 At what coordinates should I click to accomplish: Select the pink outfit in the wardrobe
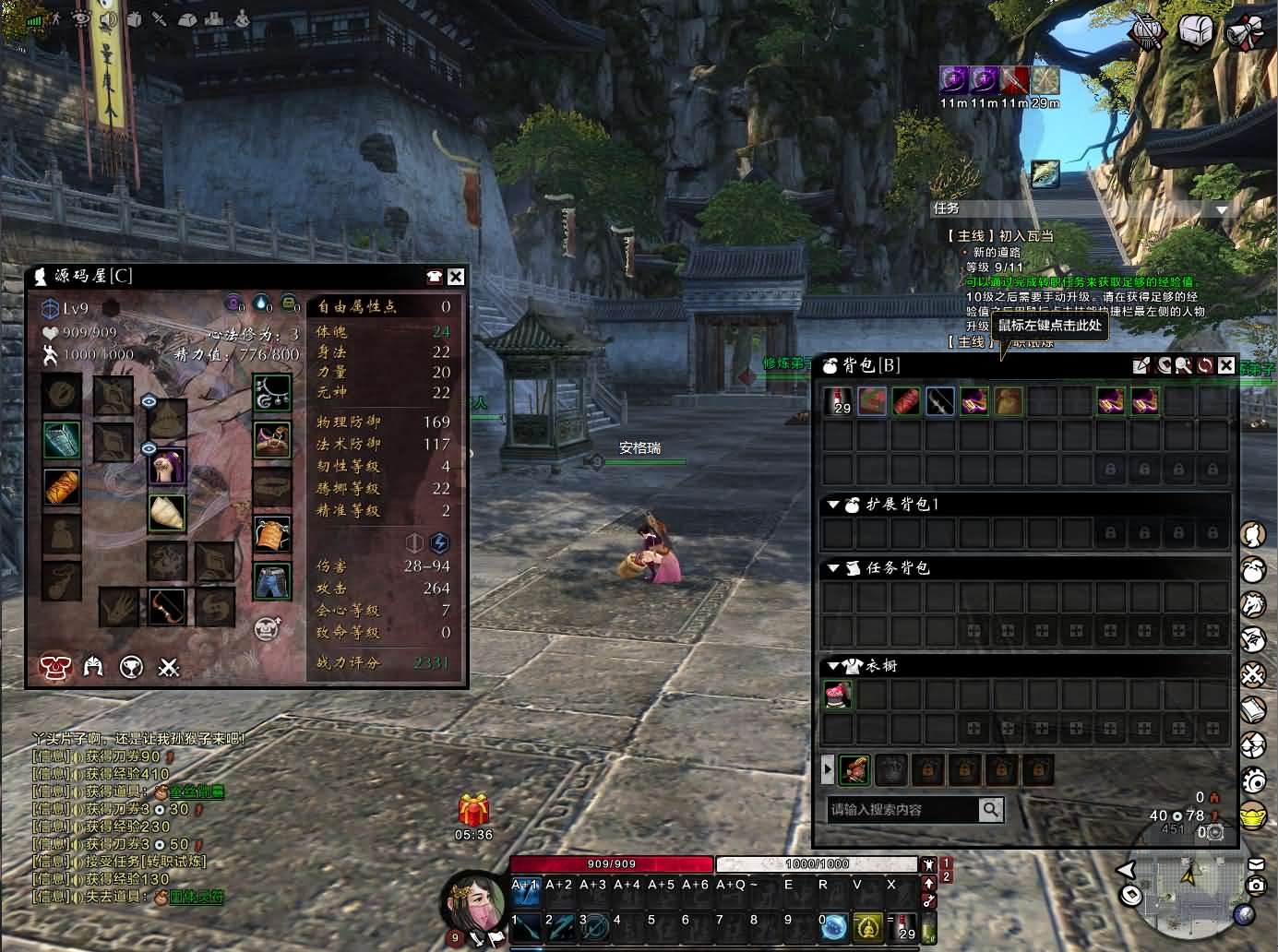tap(839, 695)
